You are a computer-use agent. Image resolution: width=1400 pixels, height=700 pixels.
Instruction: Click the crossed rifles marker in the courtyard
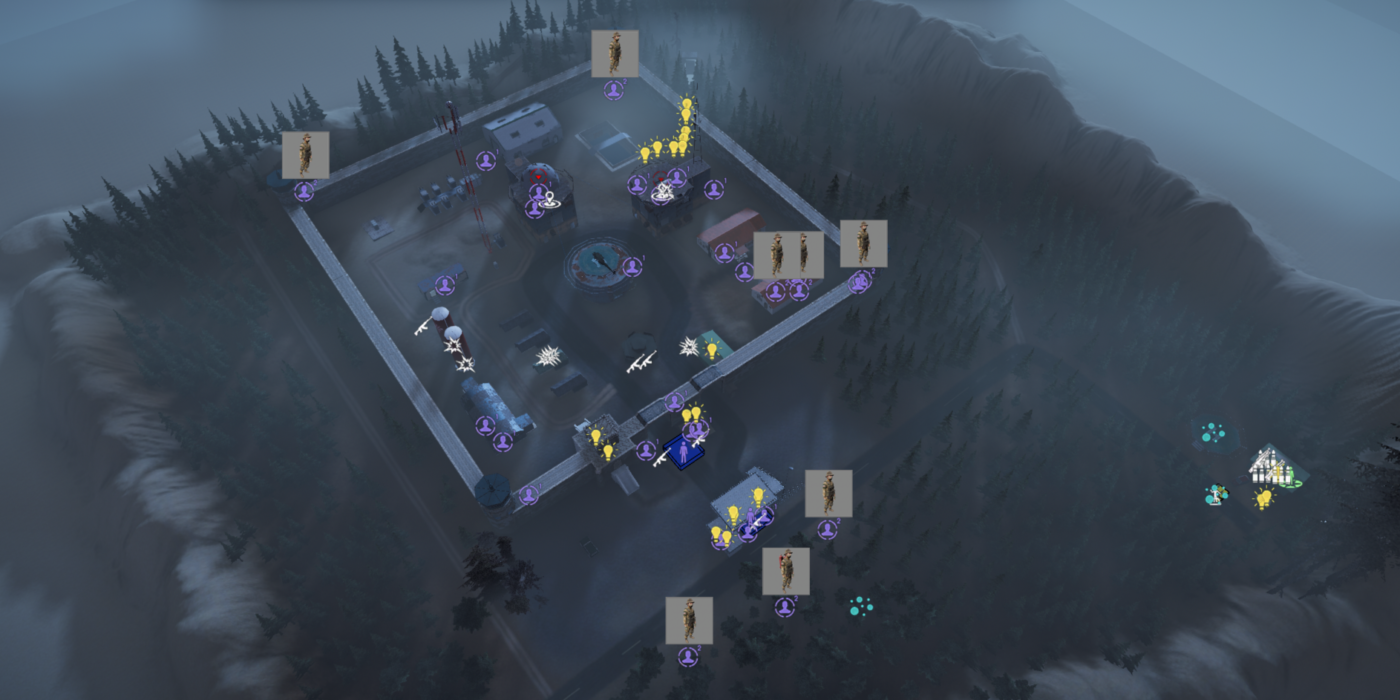click(641, 361)
